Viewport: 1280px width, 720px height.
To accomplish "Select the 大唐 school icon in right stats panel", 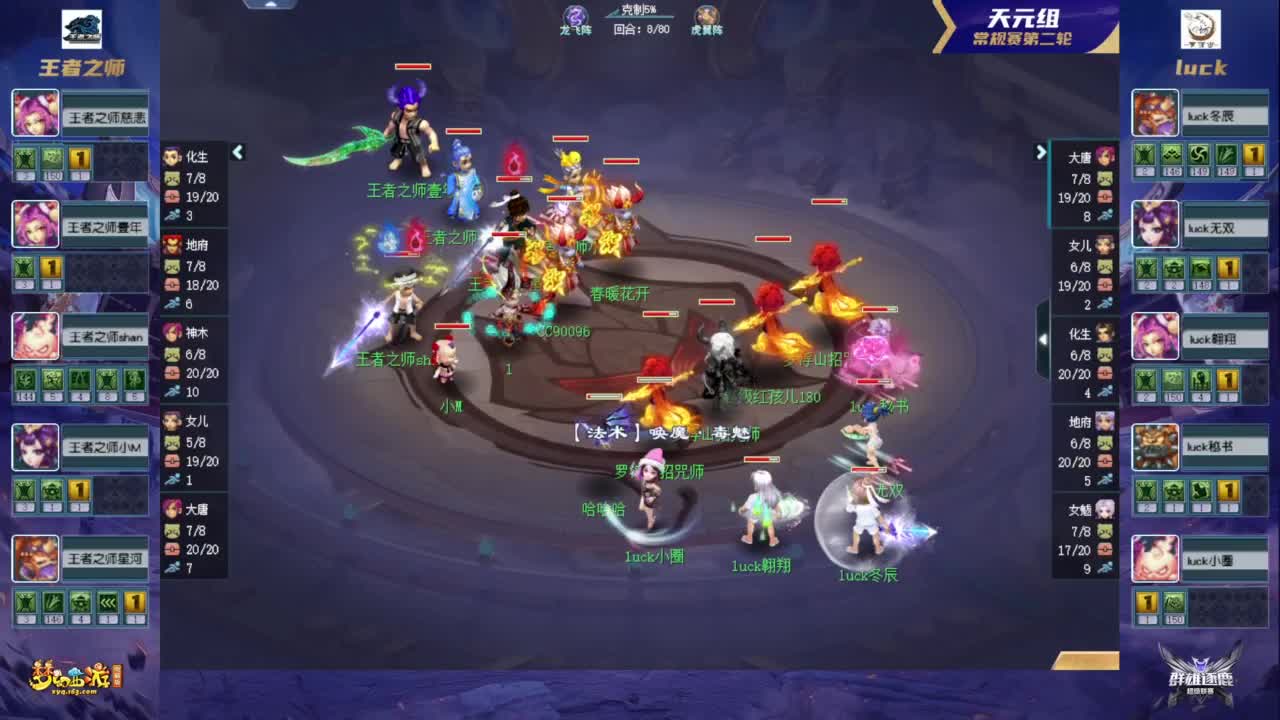I will pos(1106,156).
